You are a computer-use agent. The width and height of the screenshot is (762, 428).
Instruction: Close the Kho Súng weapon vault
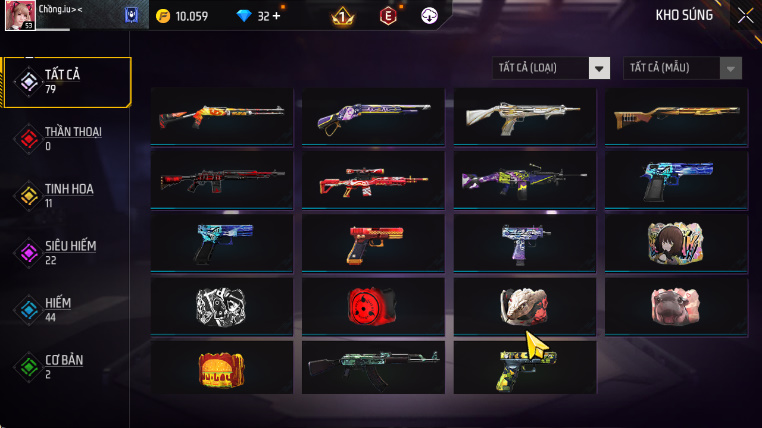[x=745, y=15]
